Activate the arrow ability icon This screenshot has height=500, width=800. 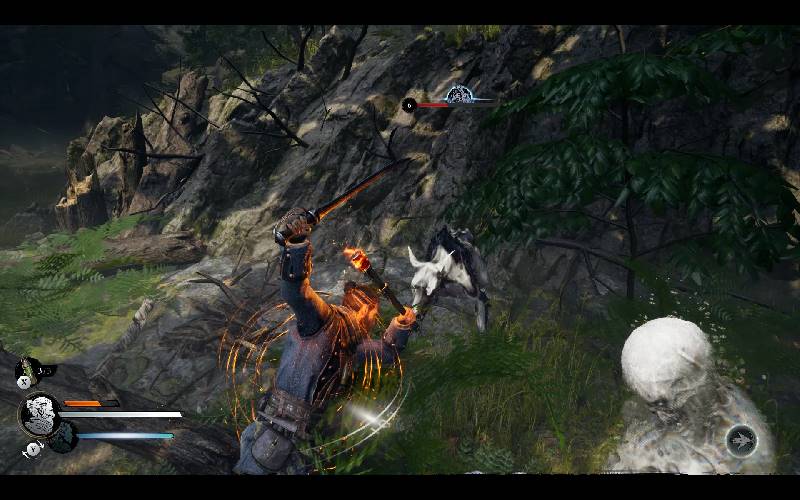tap(741, 440)
